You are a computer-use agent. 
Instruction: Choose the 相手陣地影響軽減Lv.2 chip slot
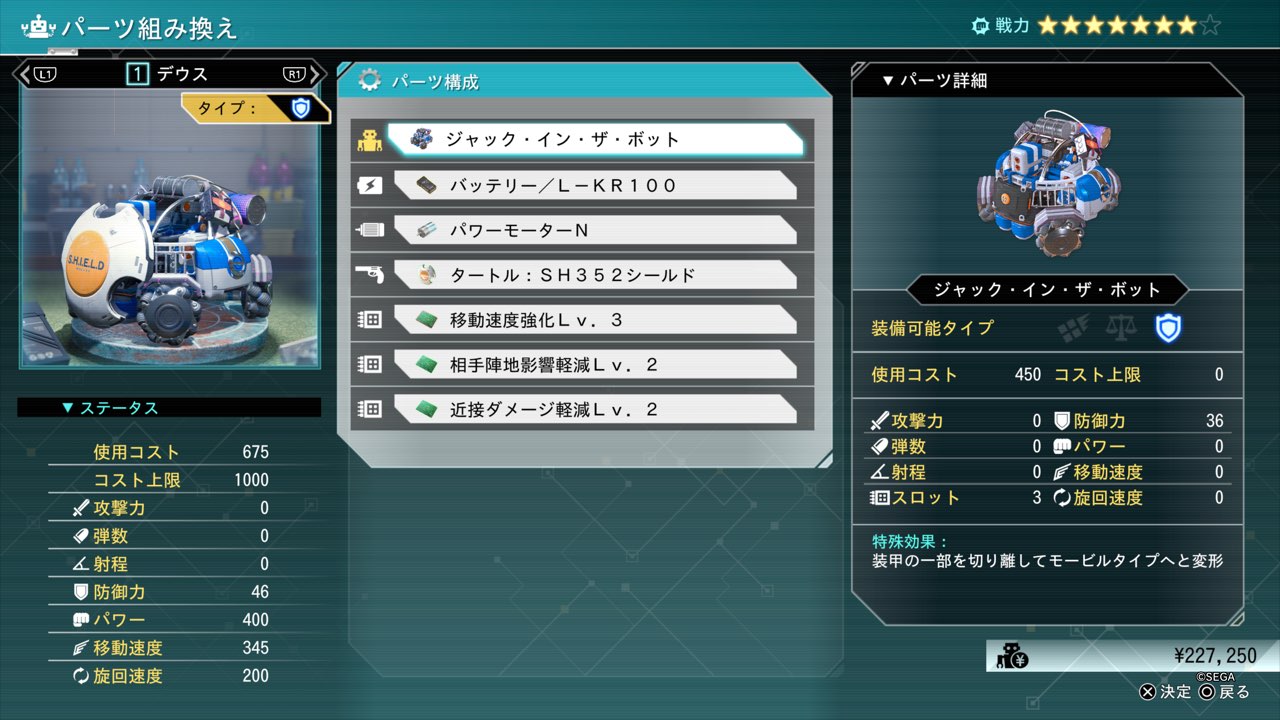594,365
